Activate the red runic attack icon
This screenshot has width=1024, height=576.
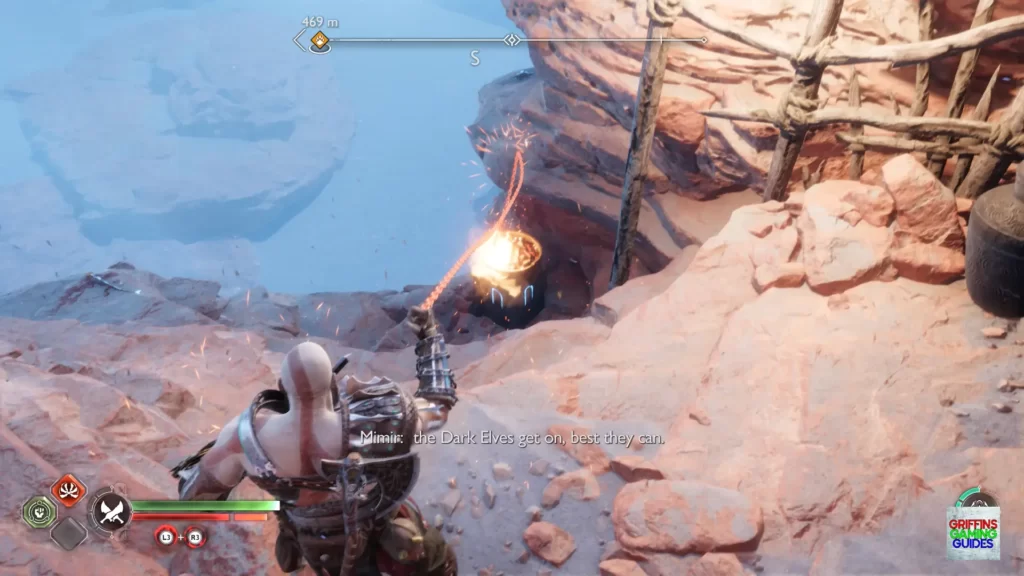pos(68,490)
